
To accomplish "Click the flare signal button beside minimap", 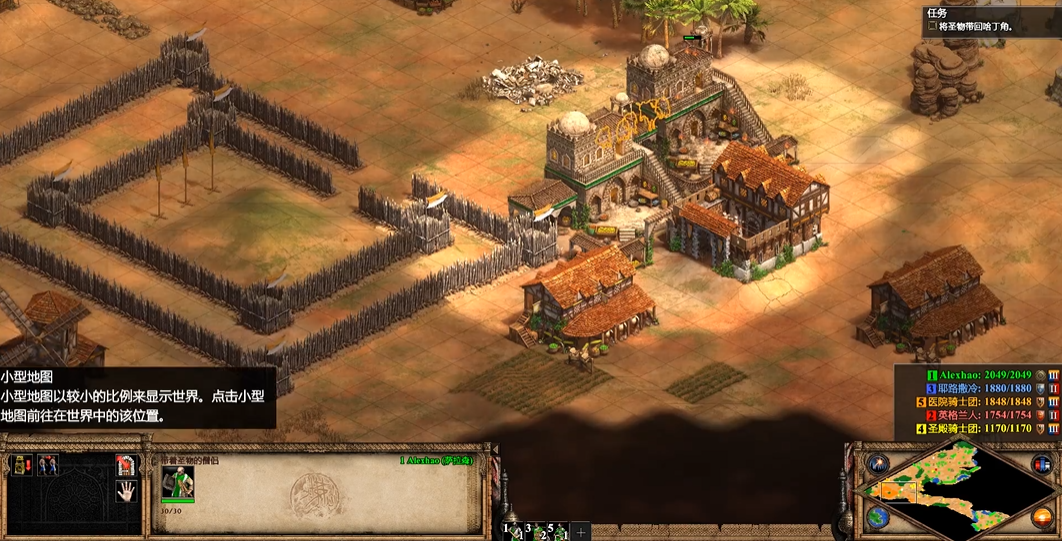I will (x=878, y=464).
